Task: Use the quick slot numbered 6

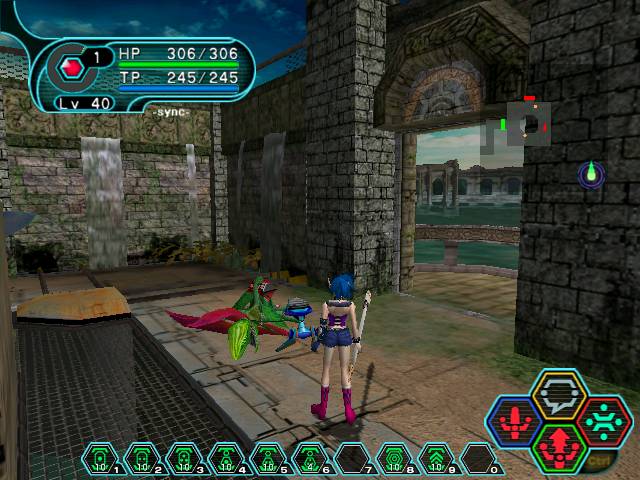Action: 310,459
